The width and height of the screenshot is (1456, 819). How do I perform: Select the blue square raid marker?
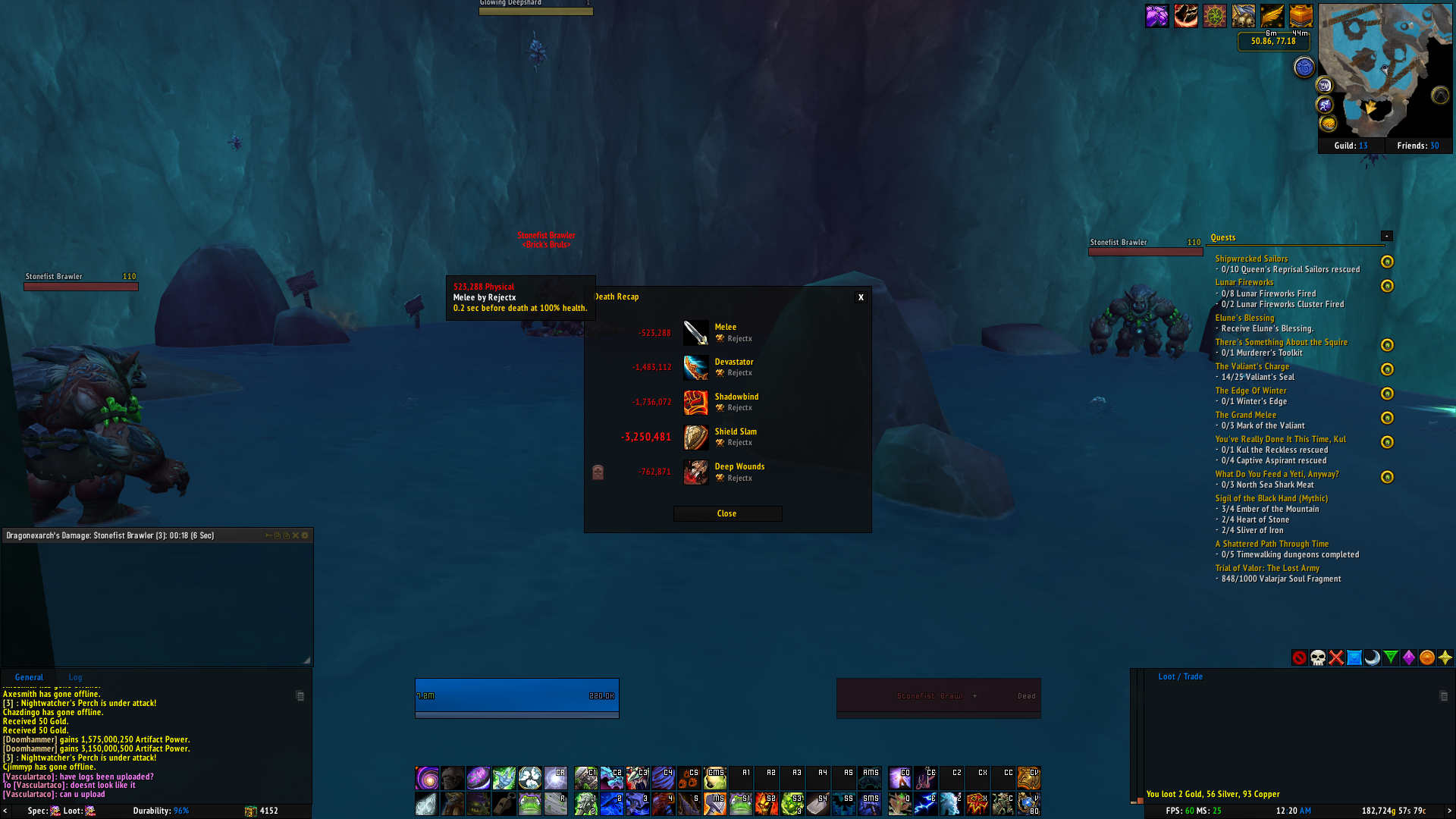[1354, 657]
